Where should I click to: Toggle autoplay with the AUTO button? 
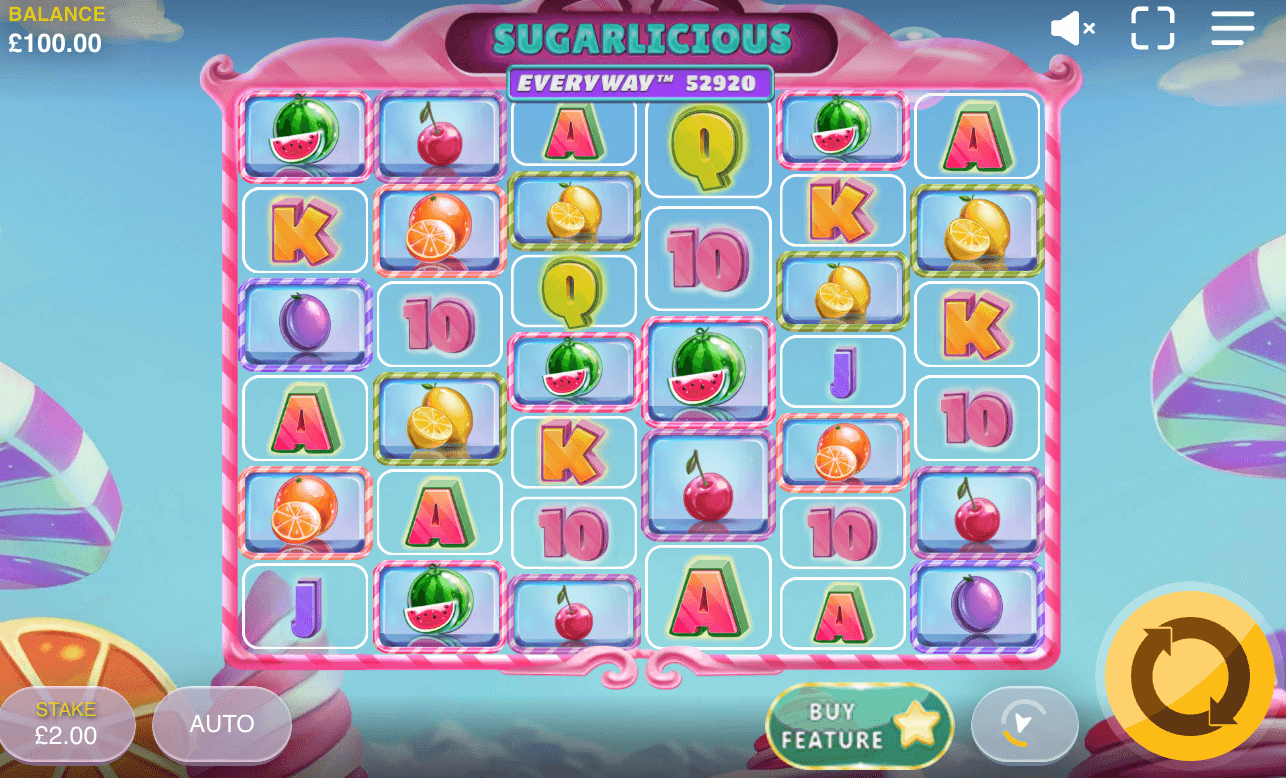(221, 724)
